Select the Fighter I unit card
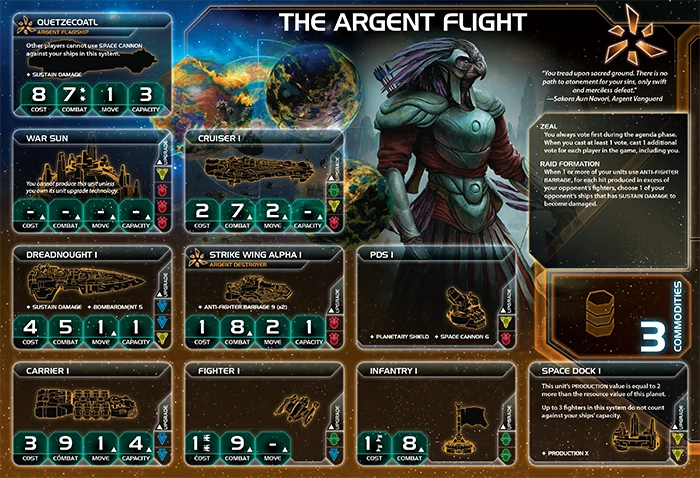Image resolution: width=700 pixels, height=478 pixels. pyautogui.click(x=262, y=414)
